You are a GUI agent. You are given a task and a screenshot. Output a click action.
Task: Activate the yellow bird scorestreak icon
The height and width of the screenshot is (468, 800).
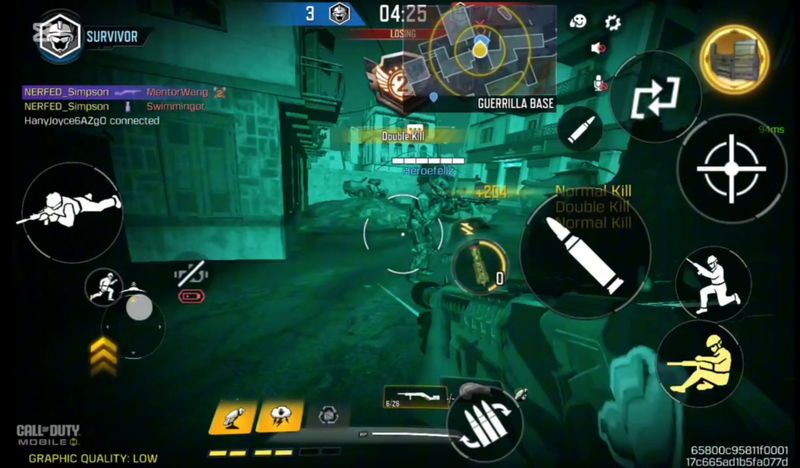(229, 415)
